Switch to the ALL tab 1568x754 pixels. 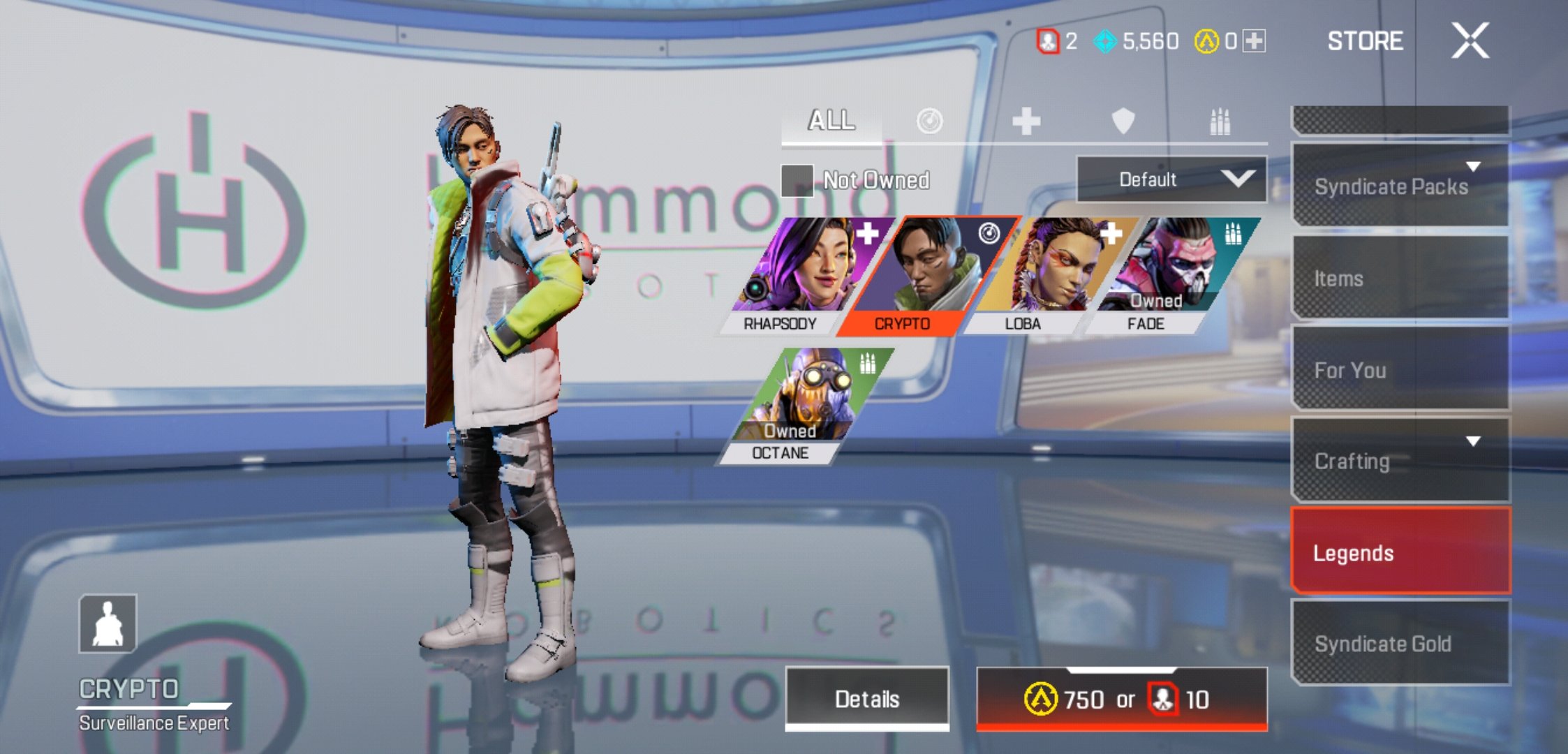click(x=831, y=120)
